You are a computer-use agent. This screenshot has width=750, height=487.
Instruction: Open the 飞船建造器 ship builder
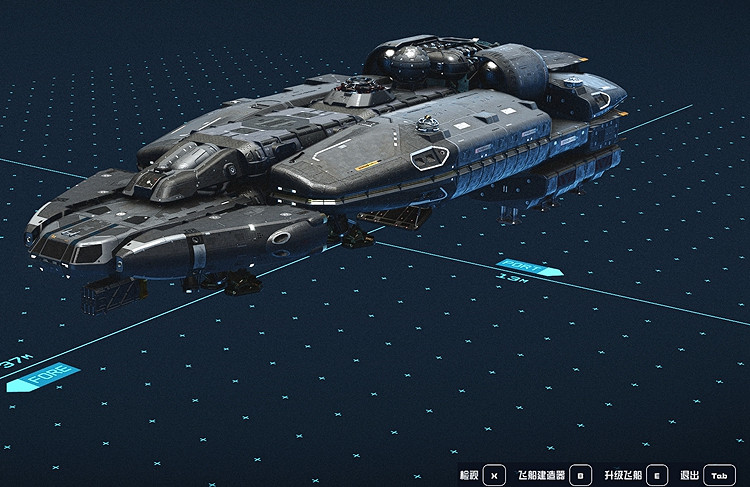coord(582,475)
